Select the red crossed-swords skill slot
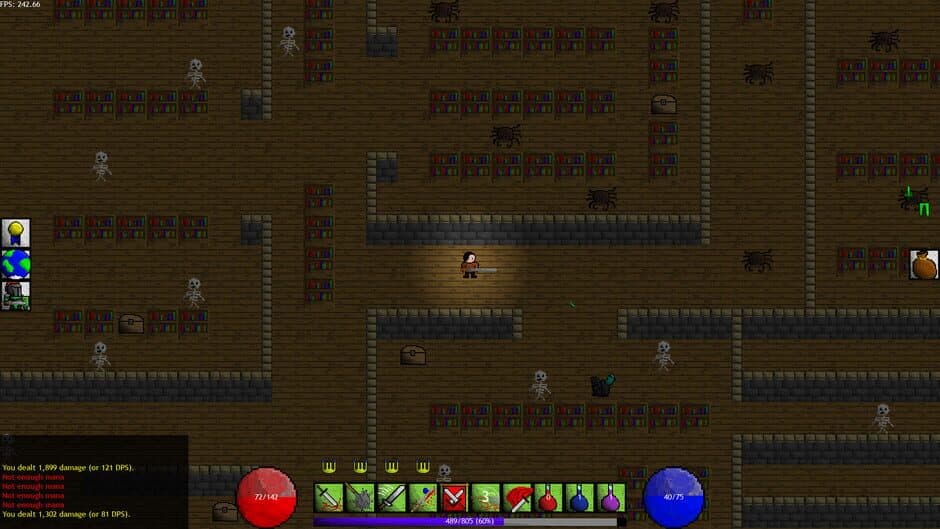This screenshot has width=940, height=529. [x=454, y=497]
